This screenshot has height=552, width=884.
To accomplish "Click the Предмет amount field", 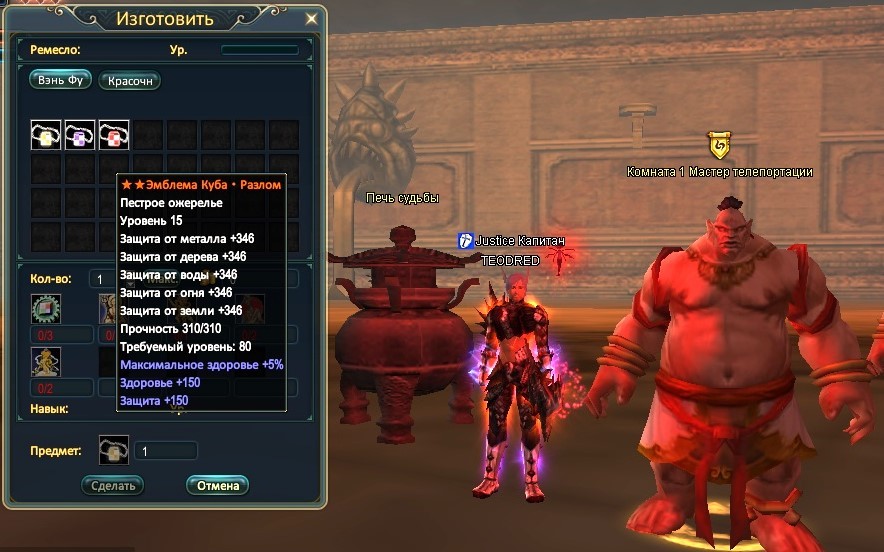I will 165,451.
